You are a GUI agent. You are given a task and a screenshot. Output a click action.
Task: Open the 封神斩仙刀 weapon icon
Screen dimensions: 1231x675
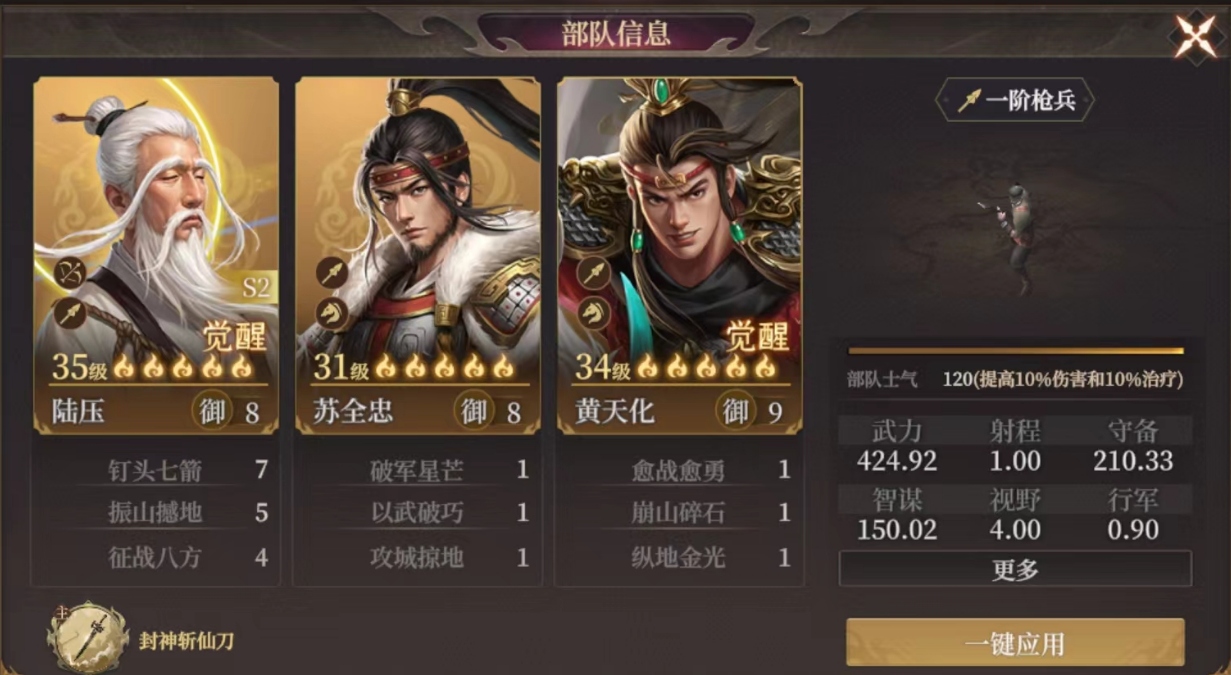89,638
